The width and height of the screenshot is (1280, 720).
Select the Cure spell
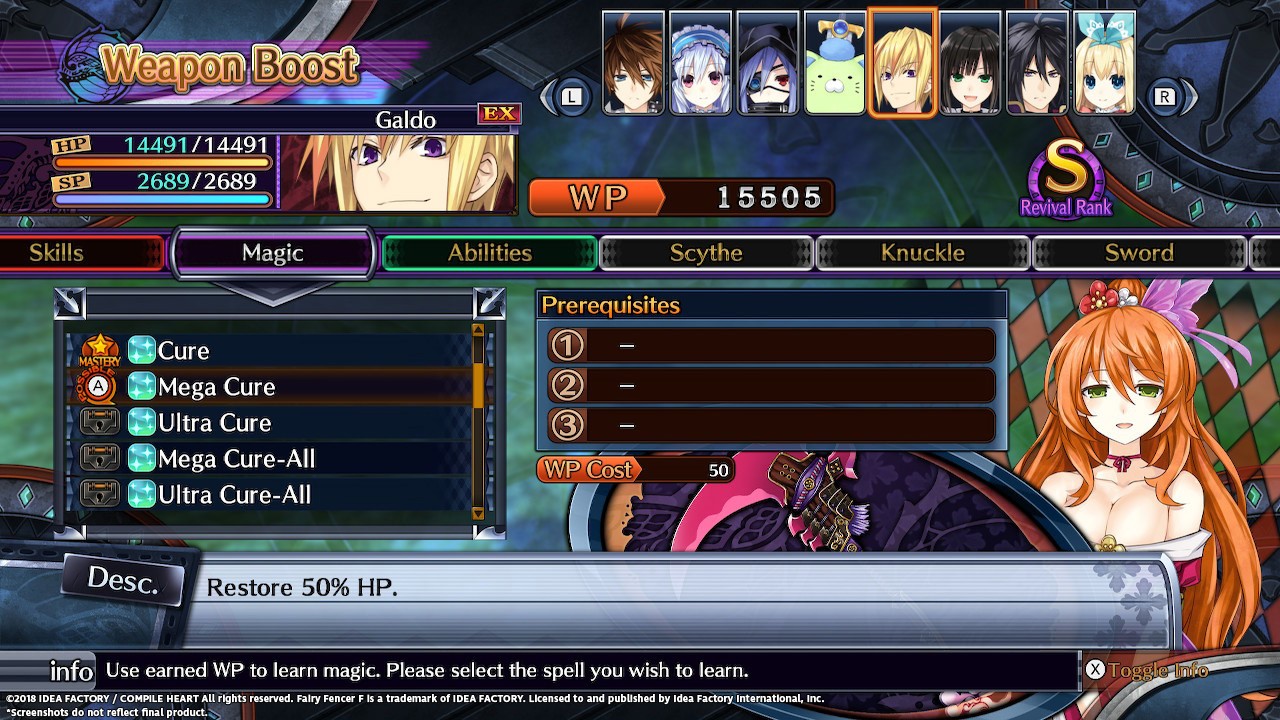tap(184, 351)
